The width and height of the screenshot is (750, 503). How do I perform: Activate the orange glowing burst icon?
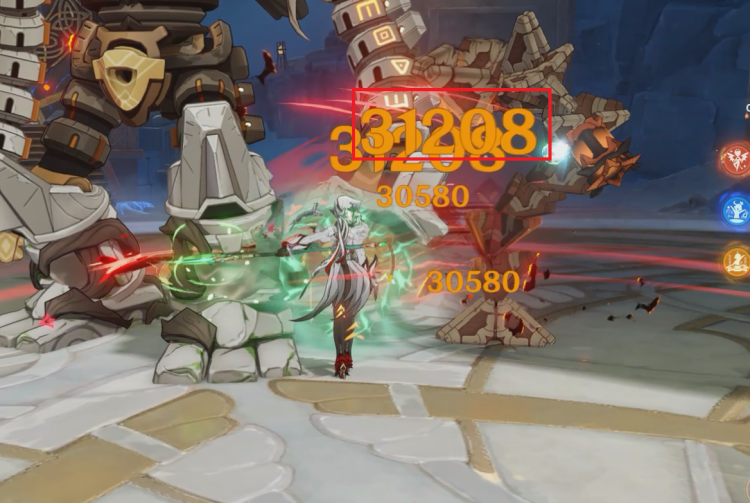click(737, 262)
